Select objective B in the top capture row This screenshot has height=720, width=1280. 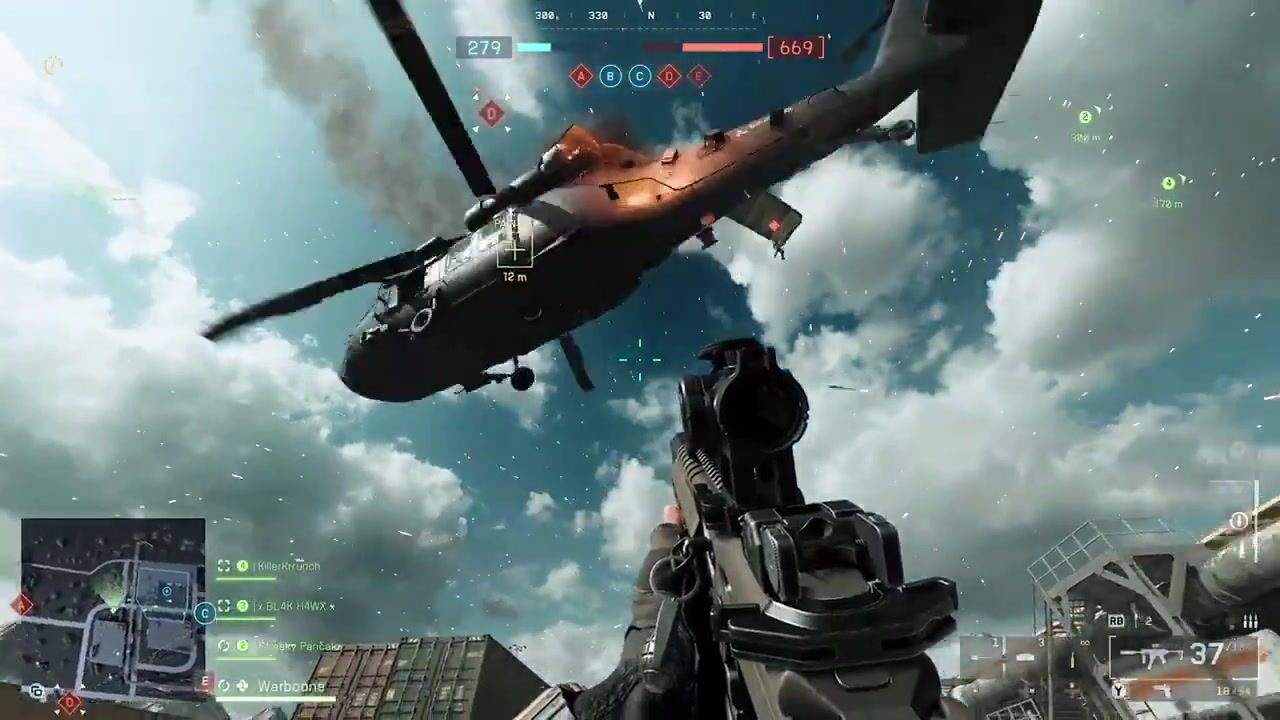point(610,76)
